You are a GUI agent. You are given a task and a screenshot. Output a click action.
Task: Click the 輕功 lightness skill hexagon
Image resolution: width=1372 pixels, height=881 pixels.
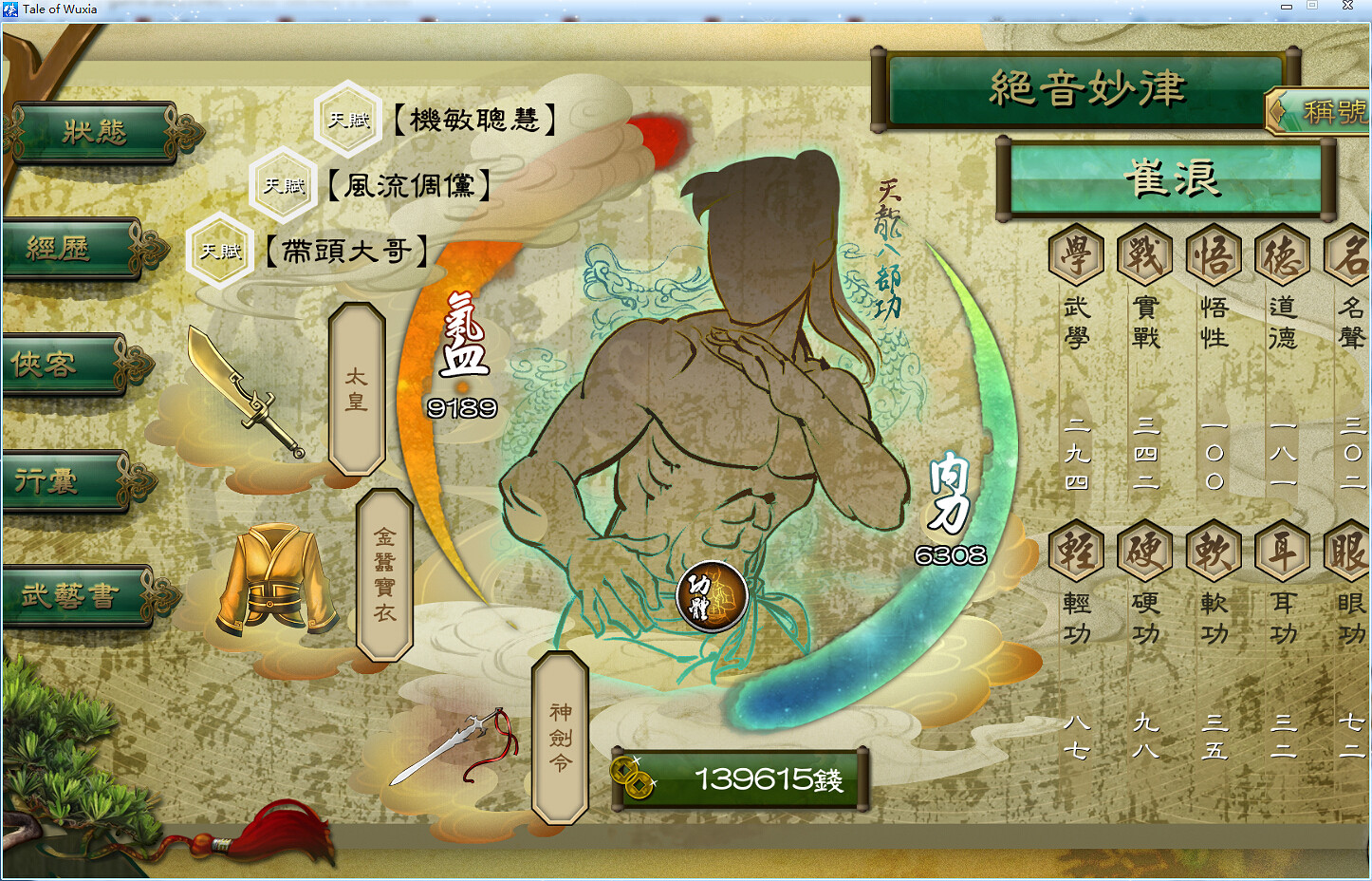coord(1076,552)
